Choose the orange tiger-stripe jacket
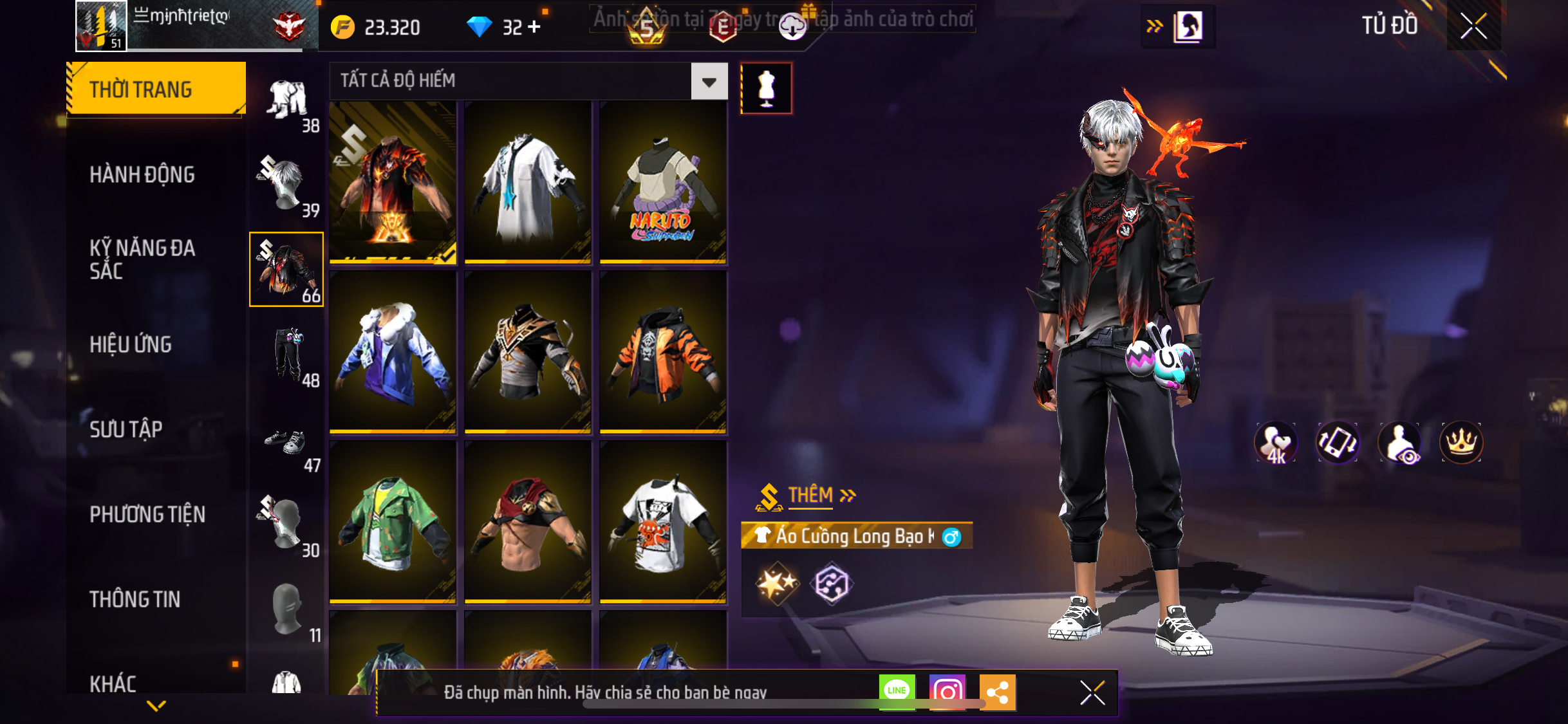The image size is (1568, 724). (x=662, y=352)
